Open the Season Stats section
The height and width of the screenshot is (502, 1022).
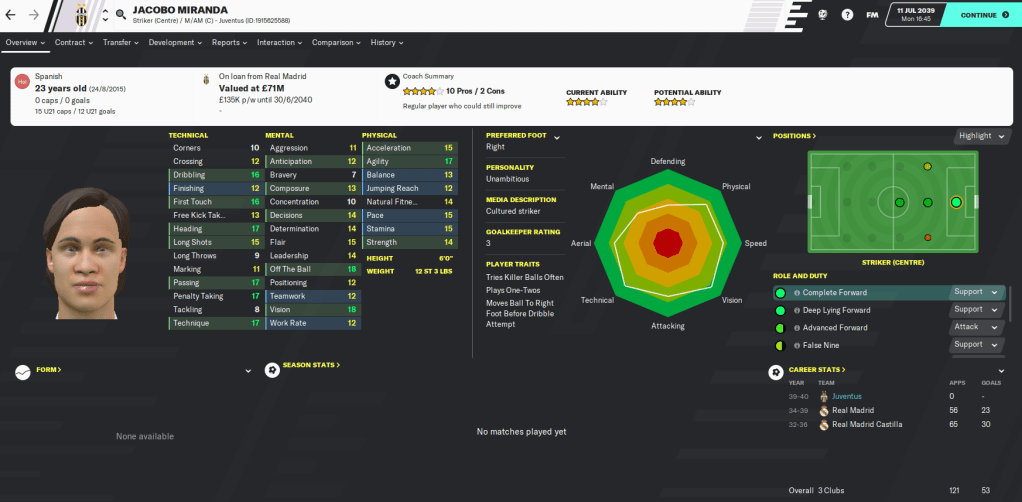312,365
